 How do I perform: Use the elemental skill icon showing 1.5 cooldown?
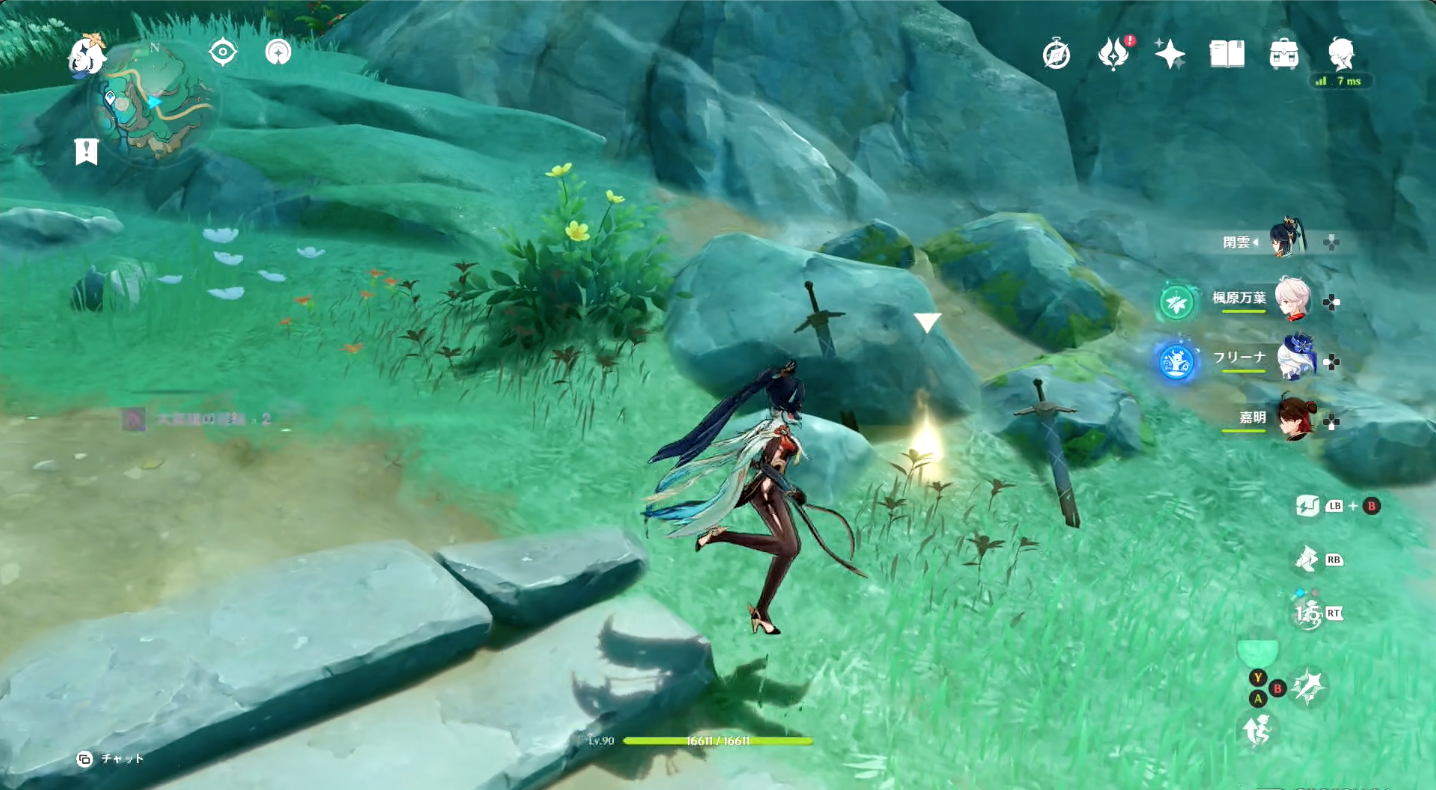1305,612
